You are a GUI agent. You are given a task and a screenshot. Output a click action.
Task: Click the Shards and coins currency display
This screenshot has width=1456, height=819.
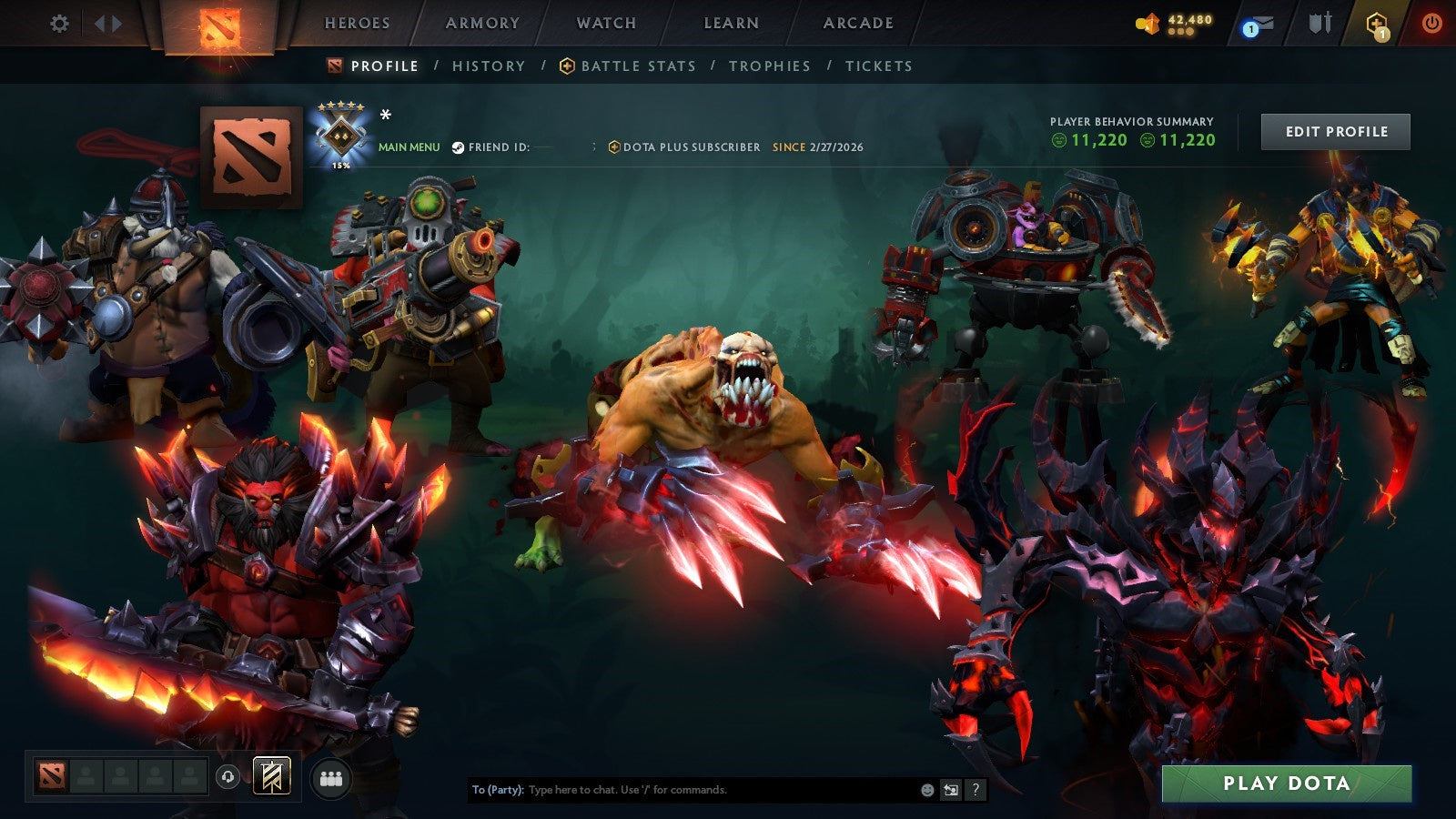click(1174, 21)
